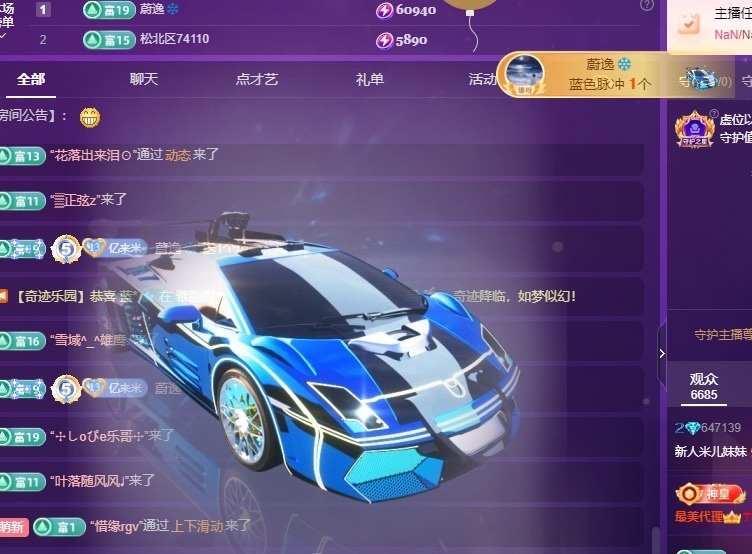Select user 叶落随风风 in chat

coord(87,481)
